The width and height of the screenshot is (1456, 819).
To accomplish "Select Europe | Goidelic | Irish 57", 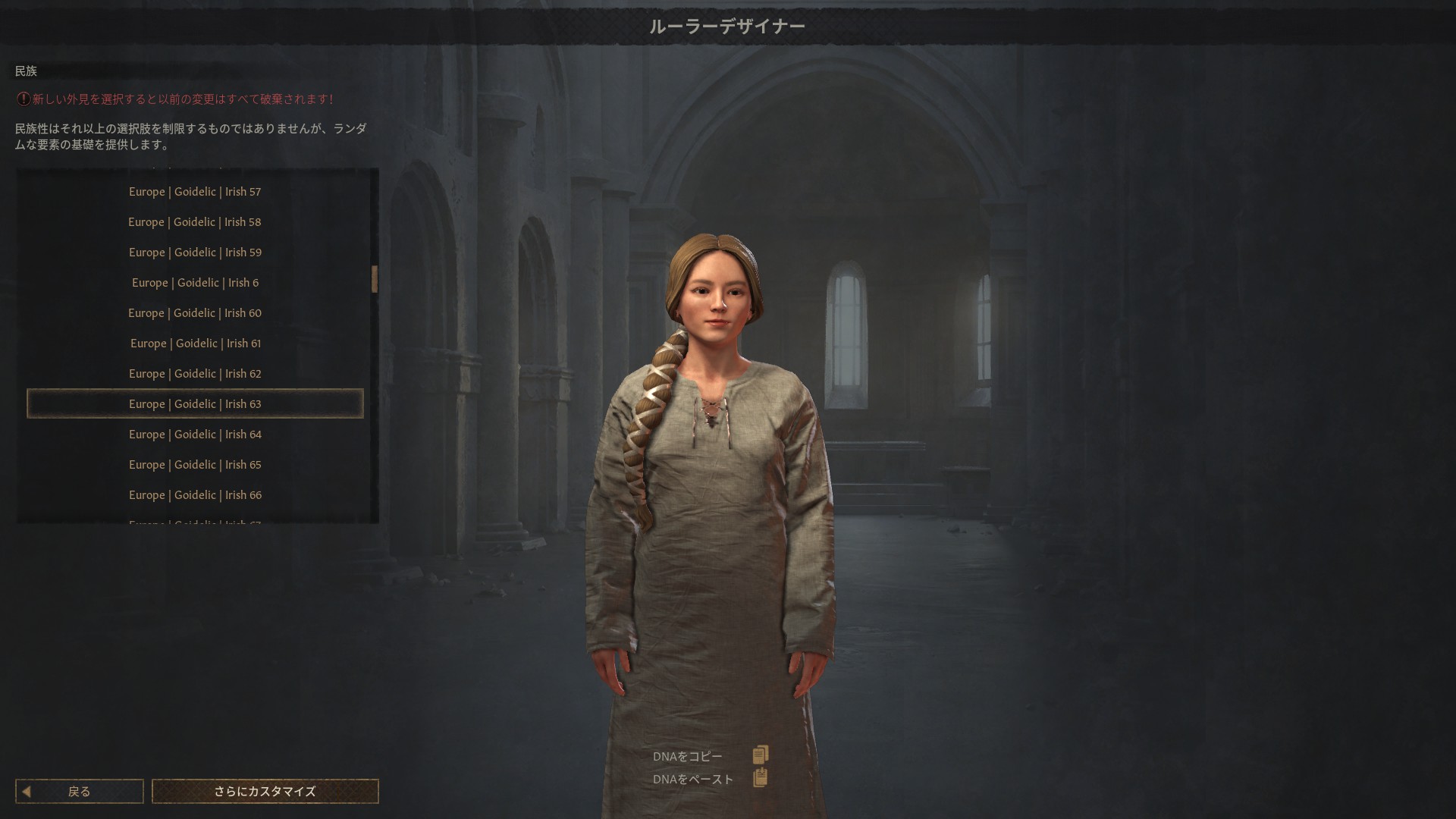I will point(195,191).
